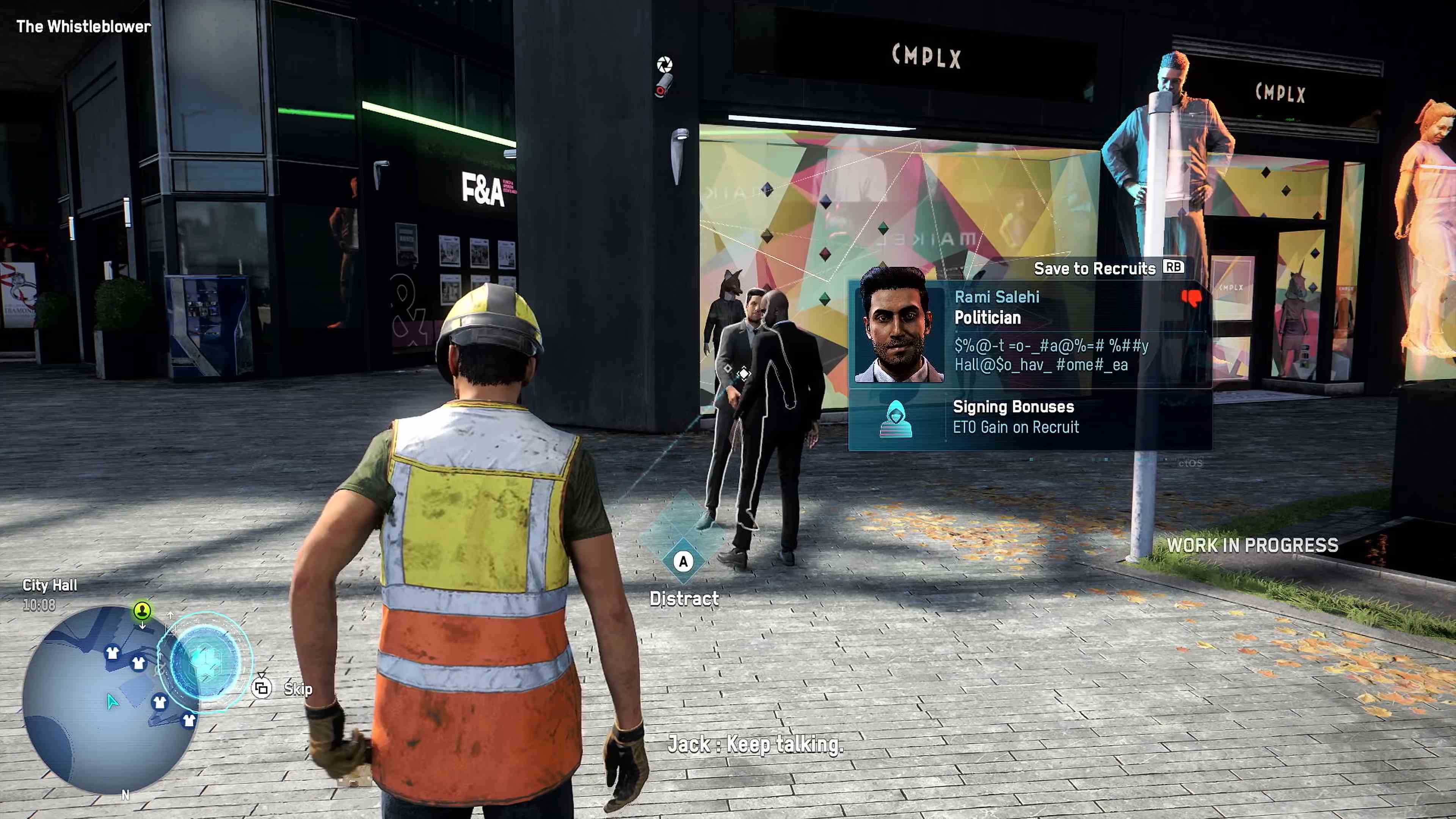Image resolution: width=1456 pixels, height=819 pixels.
Task: Click the A button Distract prompt
Action: 683,561
